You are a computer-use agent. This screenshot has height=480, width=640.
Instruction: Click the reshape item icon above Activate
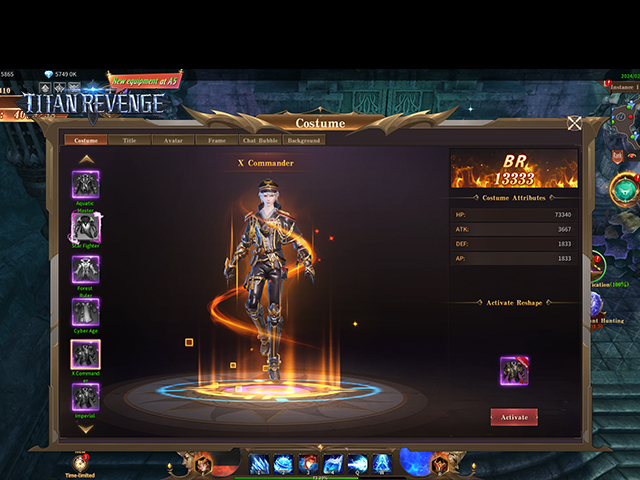point(514,370)
